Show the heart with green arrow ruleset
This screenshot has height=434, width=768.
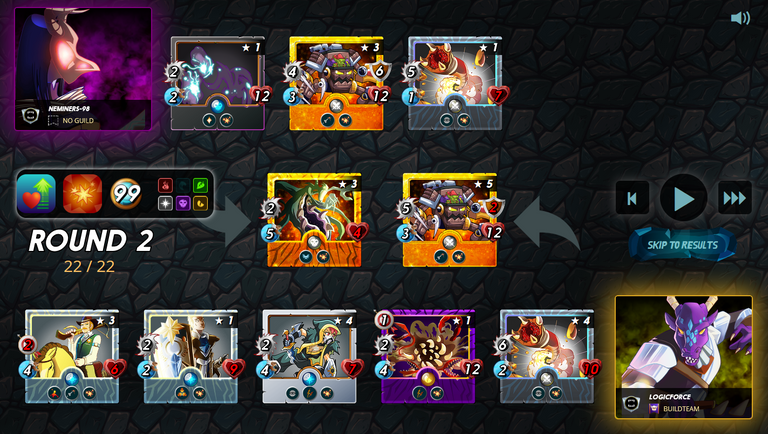click(x=37, y=194)
